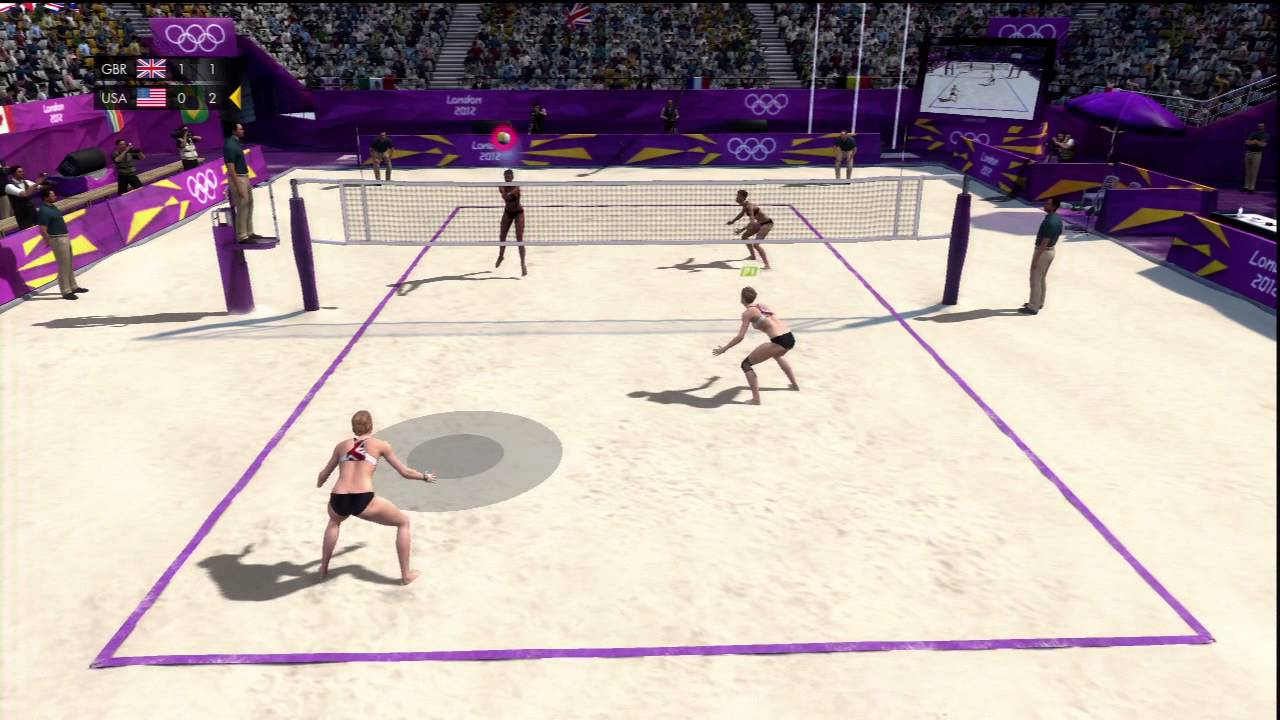Click the GBR set score of 1
Viewport: 1280px width, 720px height.
pyautogui.click(x=180, y=68)
